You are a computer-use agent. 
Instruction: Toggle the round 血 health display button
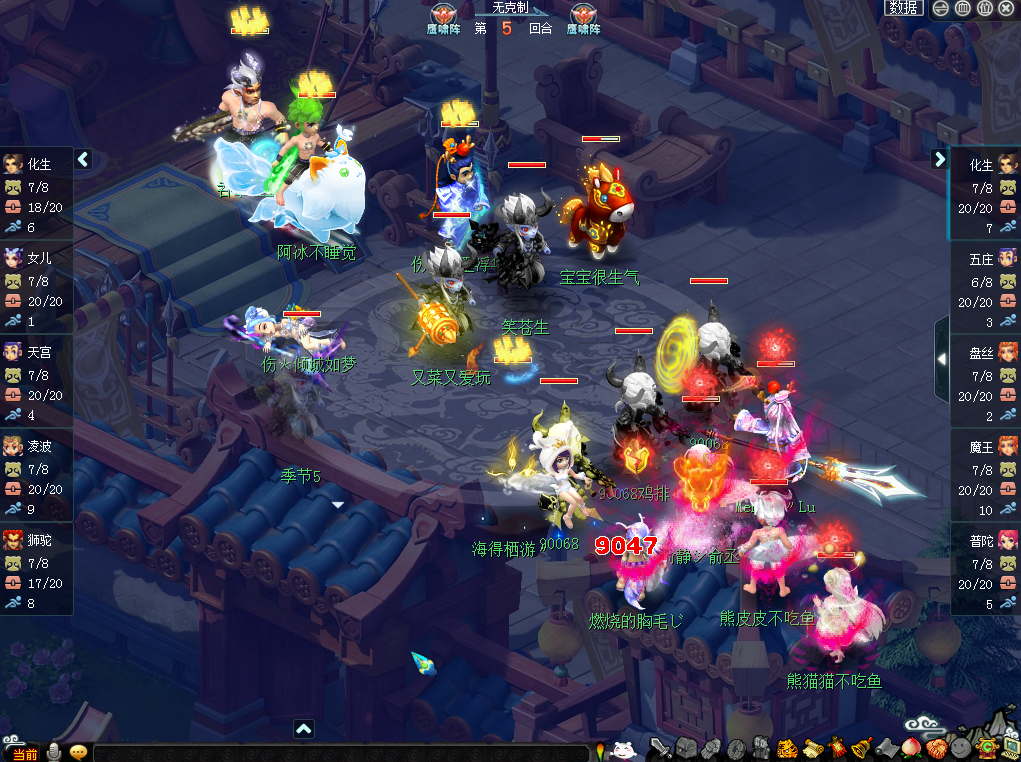click(962, 8)
